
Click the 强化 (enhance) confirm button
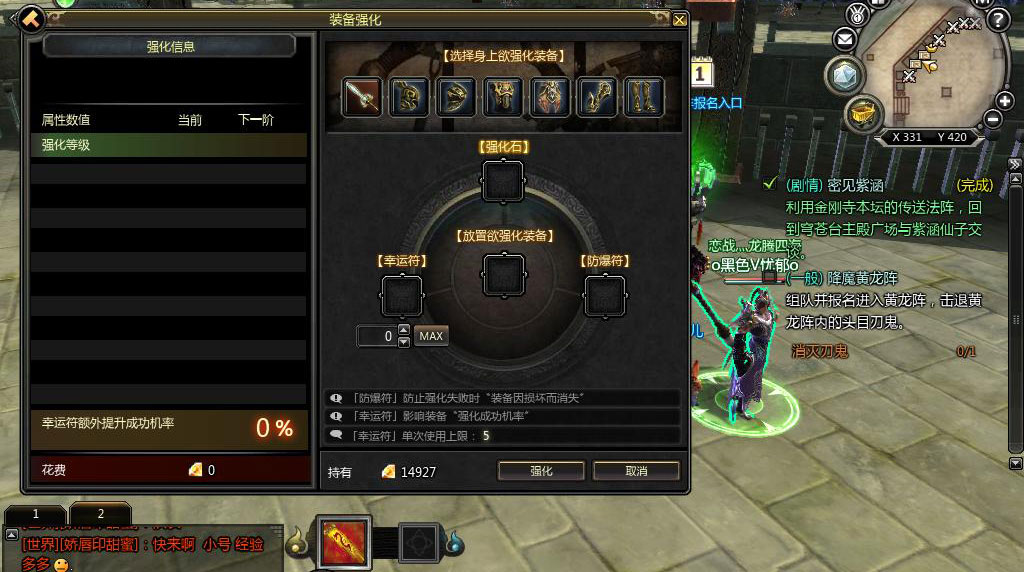[x=541, y=471]
